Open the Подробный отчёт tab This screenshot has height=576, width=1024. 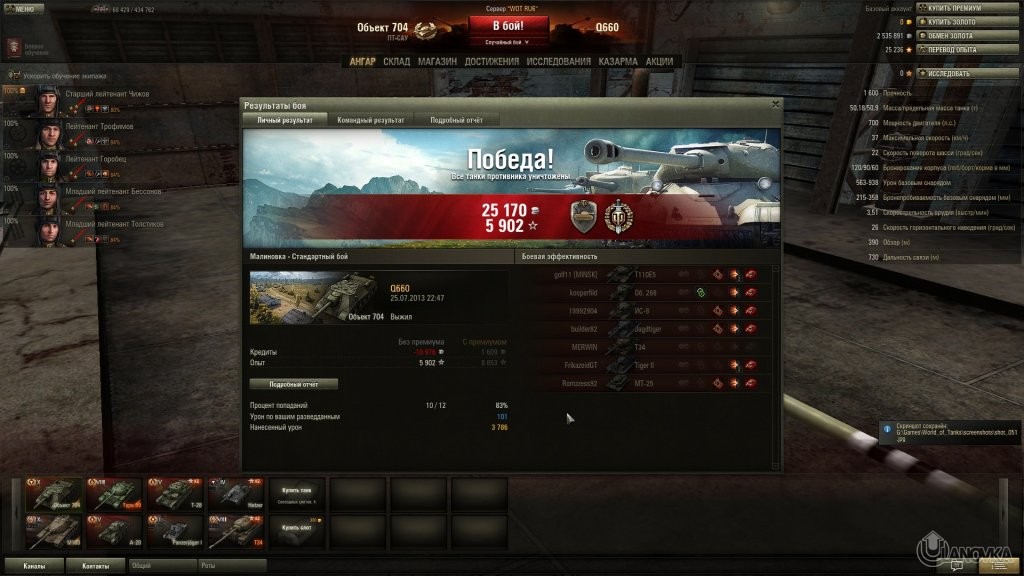[455, 120]
